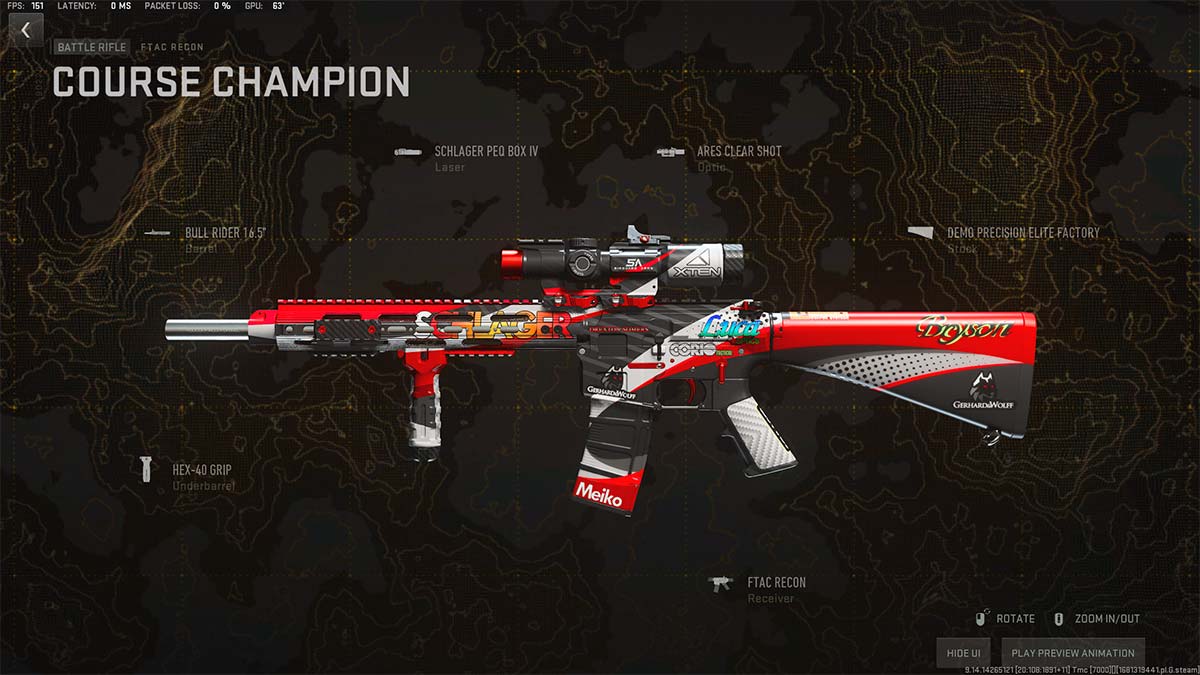Select the Bull Rider 16.5" barrel attachment

225,233
